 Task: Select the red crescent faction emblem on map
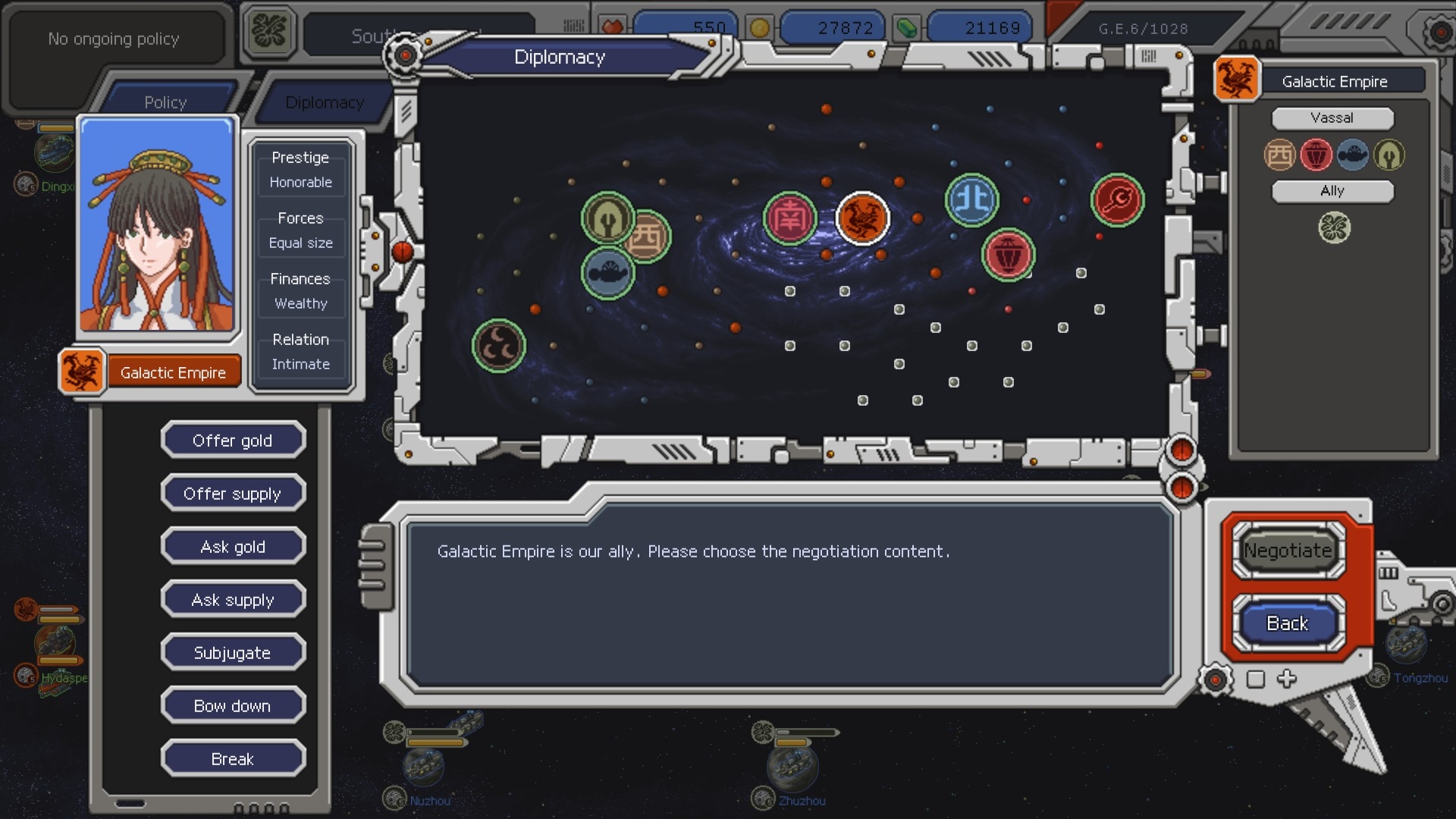coord(1117,200)
